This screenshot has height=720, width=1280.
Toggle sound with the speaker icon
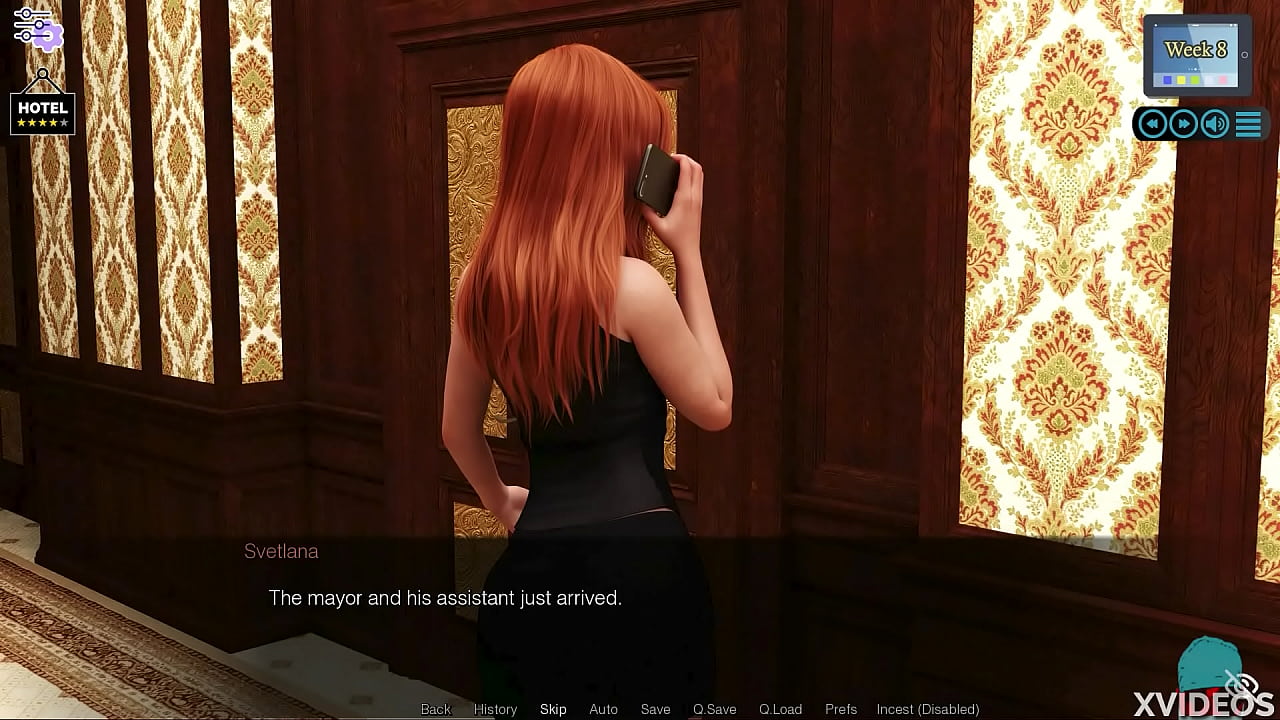point(1215,123)
